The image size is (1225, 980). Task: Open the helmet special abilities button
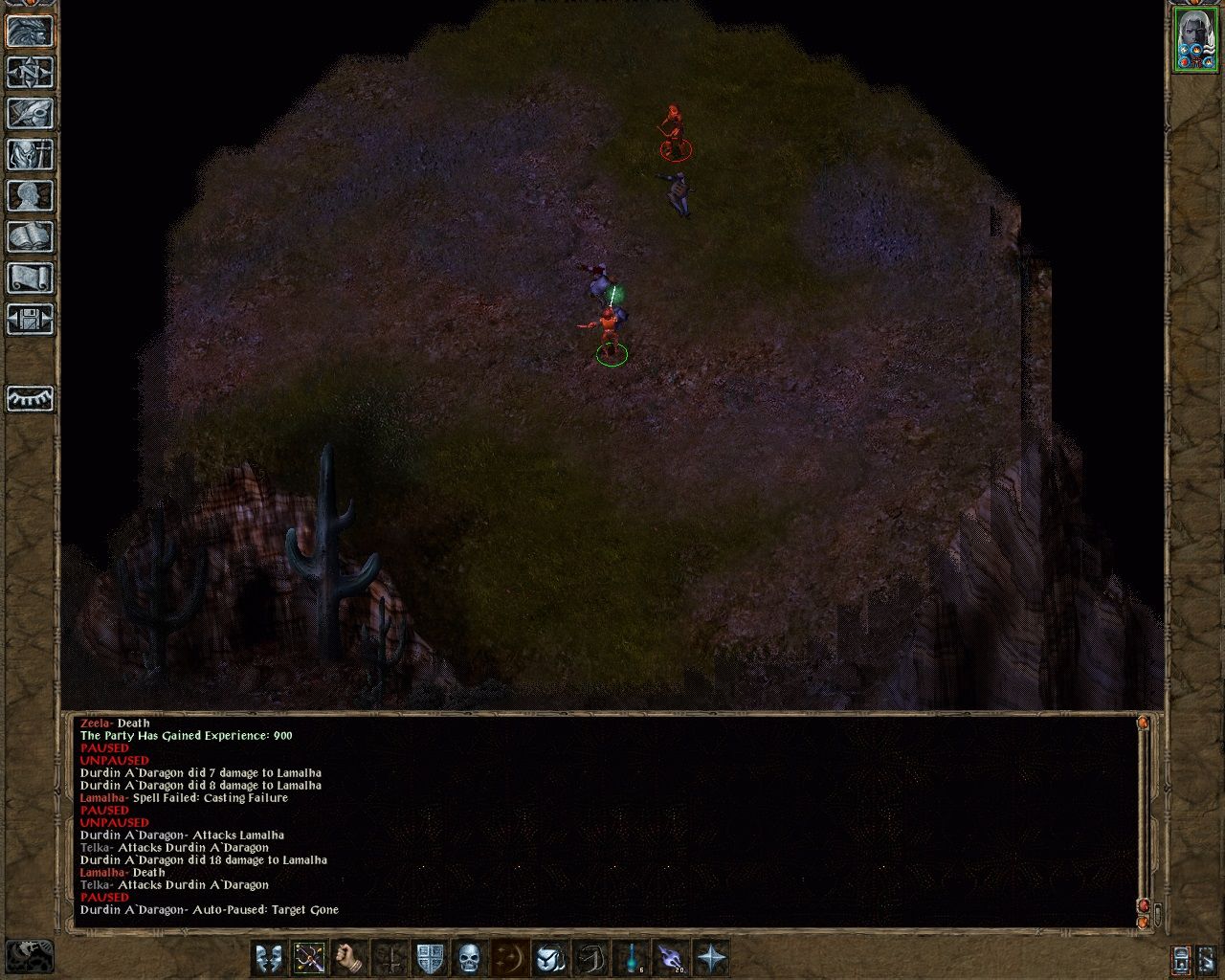[x=551, y=958]
